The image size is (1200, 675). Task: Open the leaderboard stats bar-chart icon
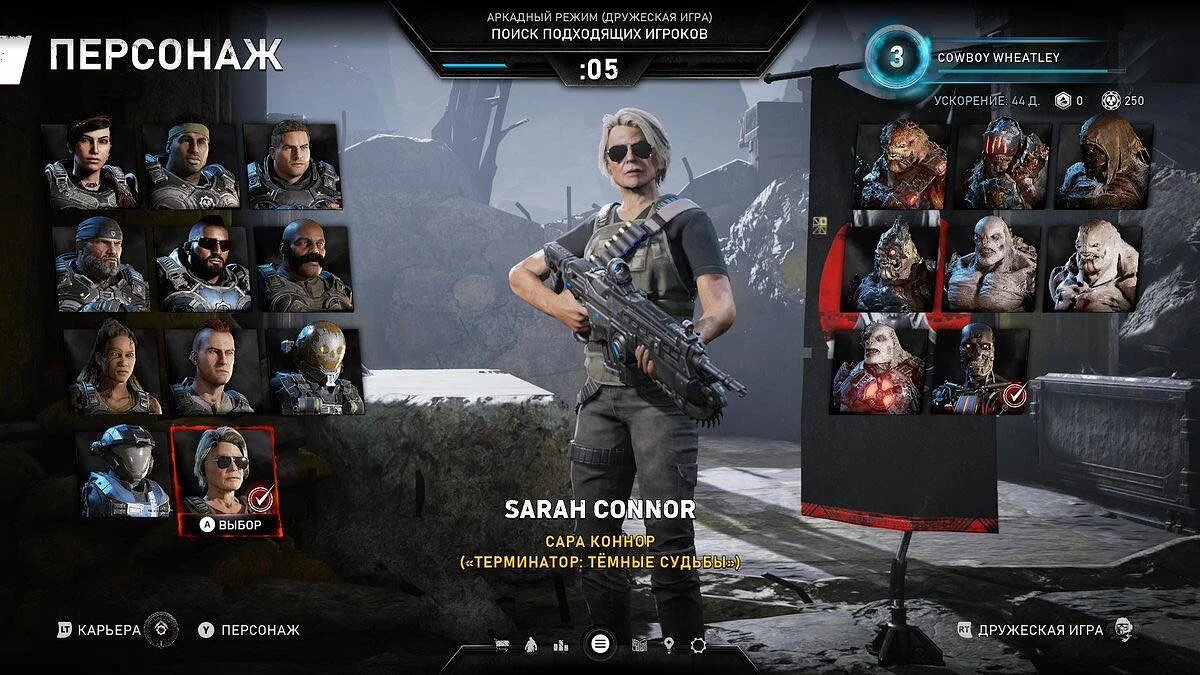coord(561,645)
